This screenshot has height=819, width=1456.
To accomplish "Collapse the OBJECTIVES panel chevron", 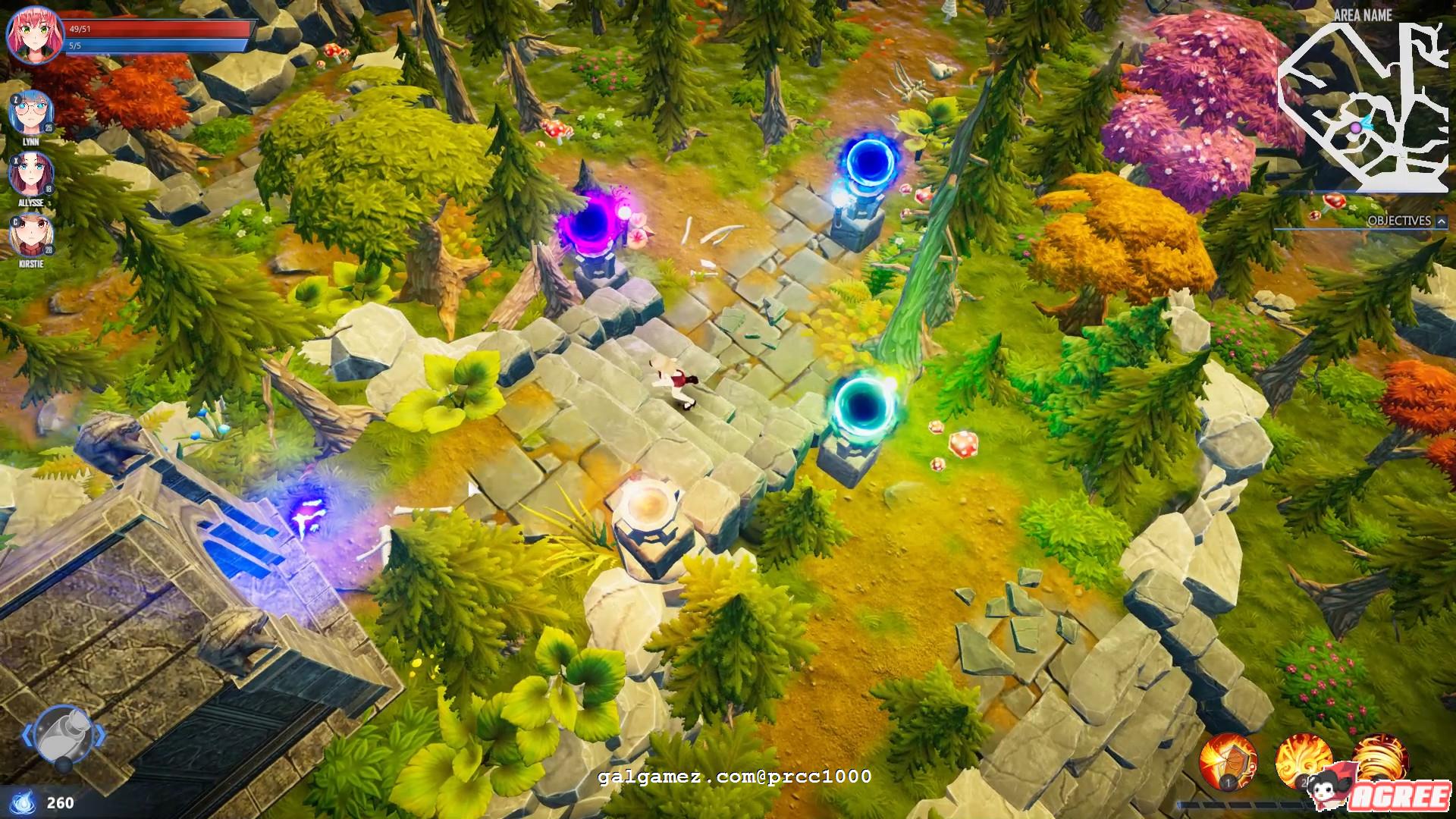I will pos(1439,222).
